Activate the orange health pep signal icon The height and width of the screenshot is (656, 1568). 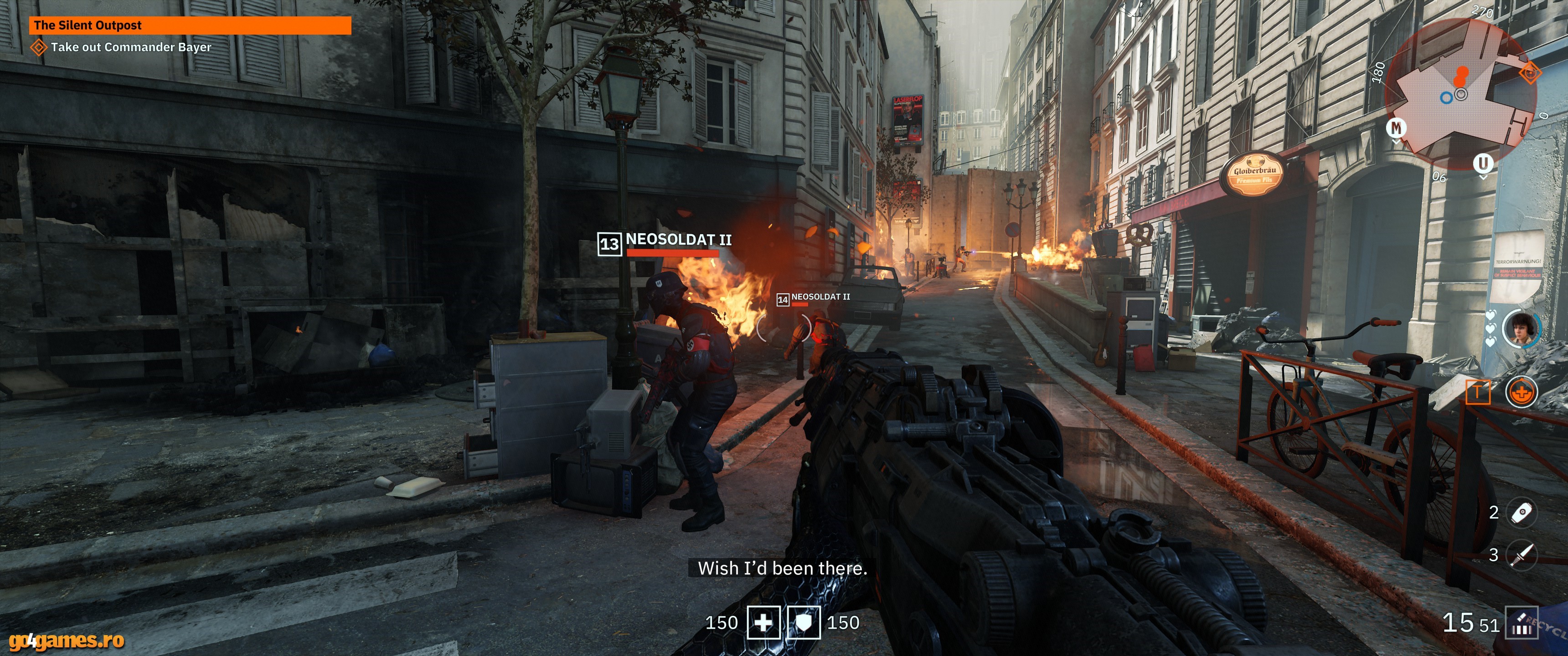[x=1521, y=392]
